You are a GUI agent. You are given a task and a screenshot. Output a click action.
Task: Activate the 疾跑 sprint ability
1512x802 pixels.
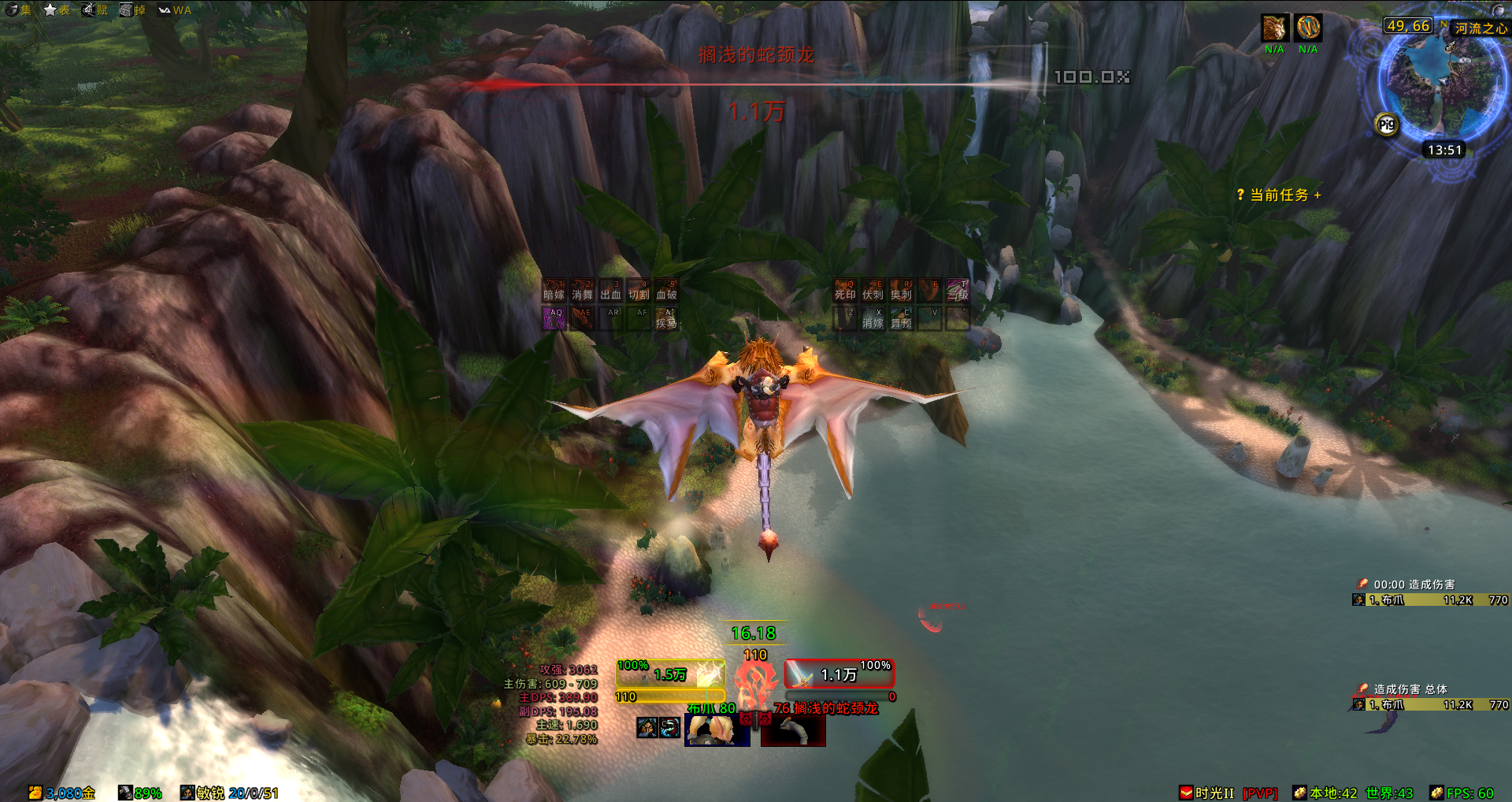pos(666,318)
